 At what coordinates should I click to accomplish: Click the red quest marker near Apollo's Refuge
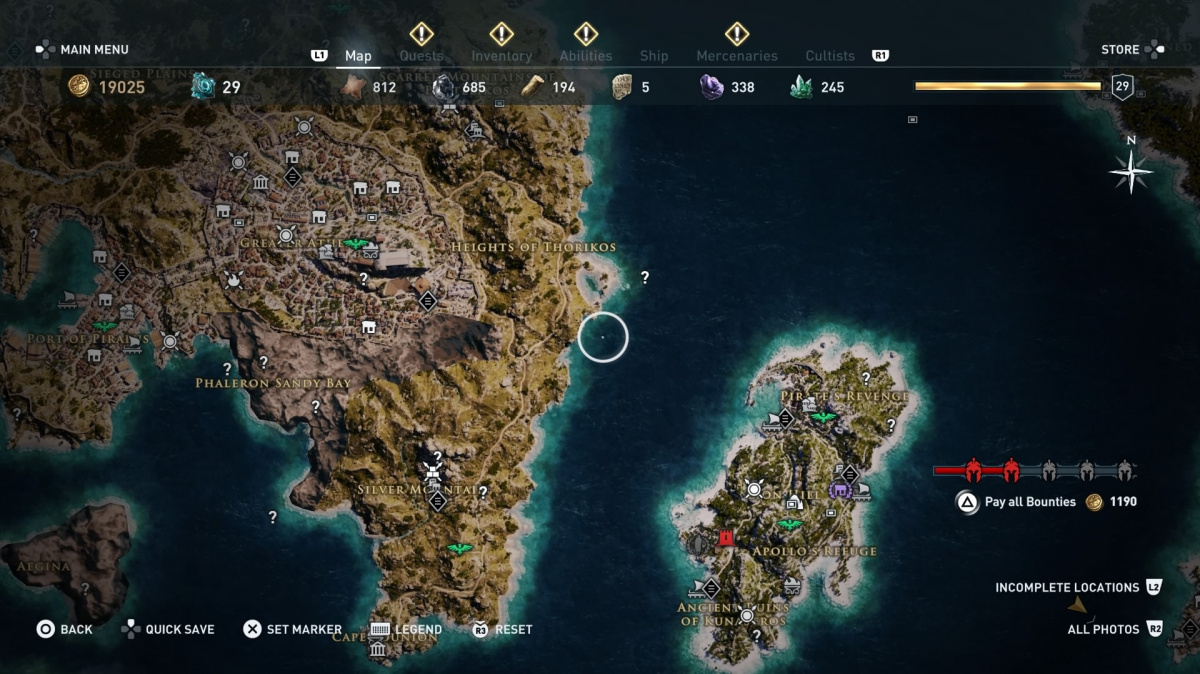[x=726, y=538]
